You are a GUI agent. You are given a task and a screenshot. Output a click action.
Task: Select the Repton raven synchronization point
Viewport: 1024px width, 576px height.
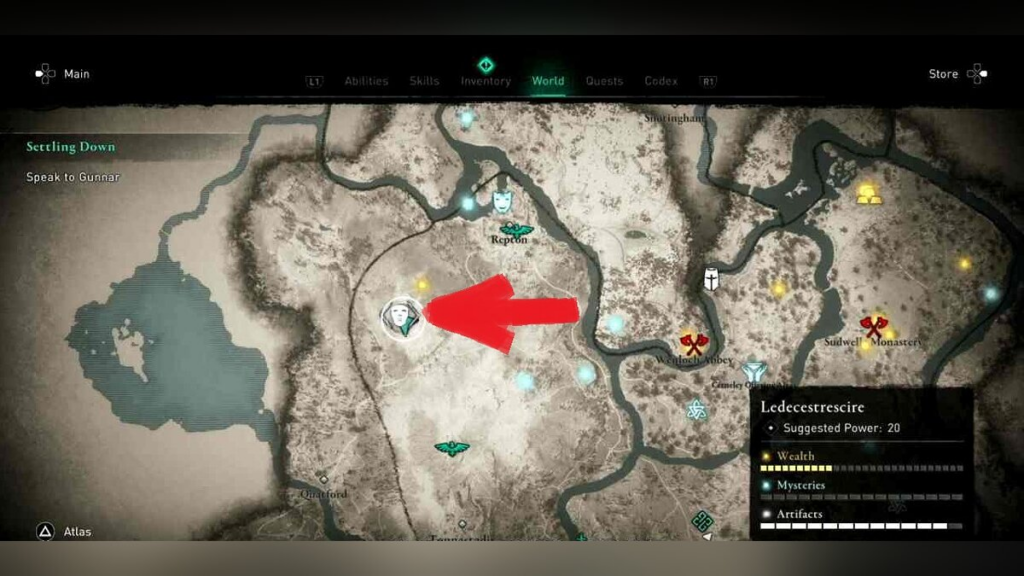pyautogui.click(x=517, y=230)
